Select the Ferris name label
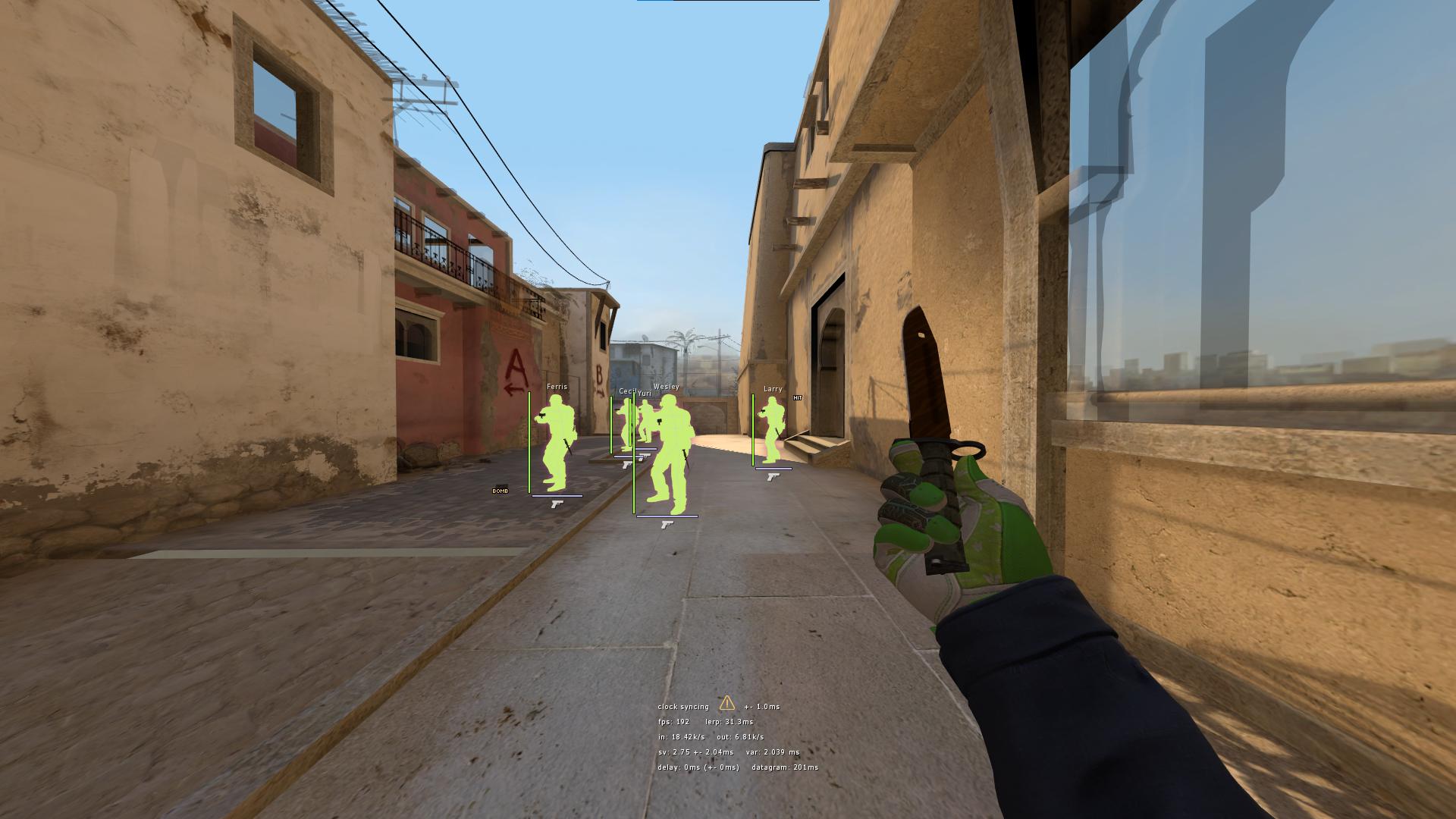 557,387
